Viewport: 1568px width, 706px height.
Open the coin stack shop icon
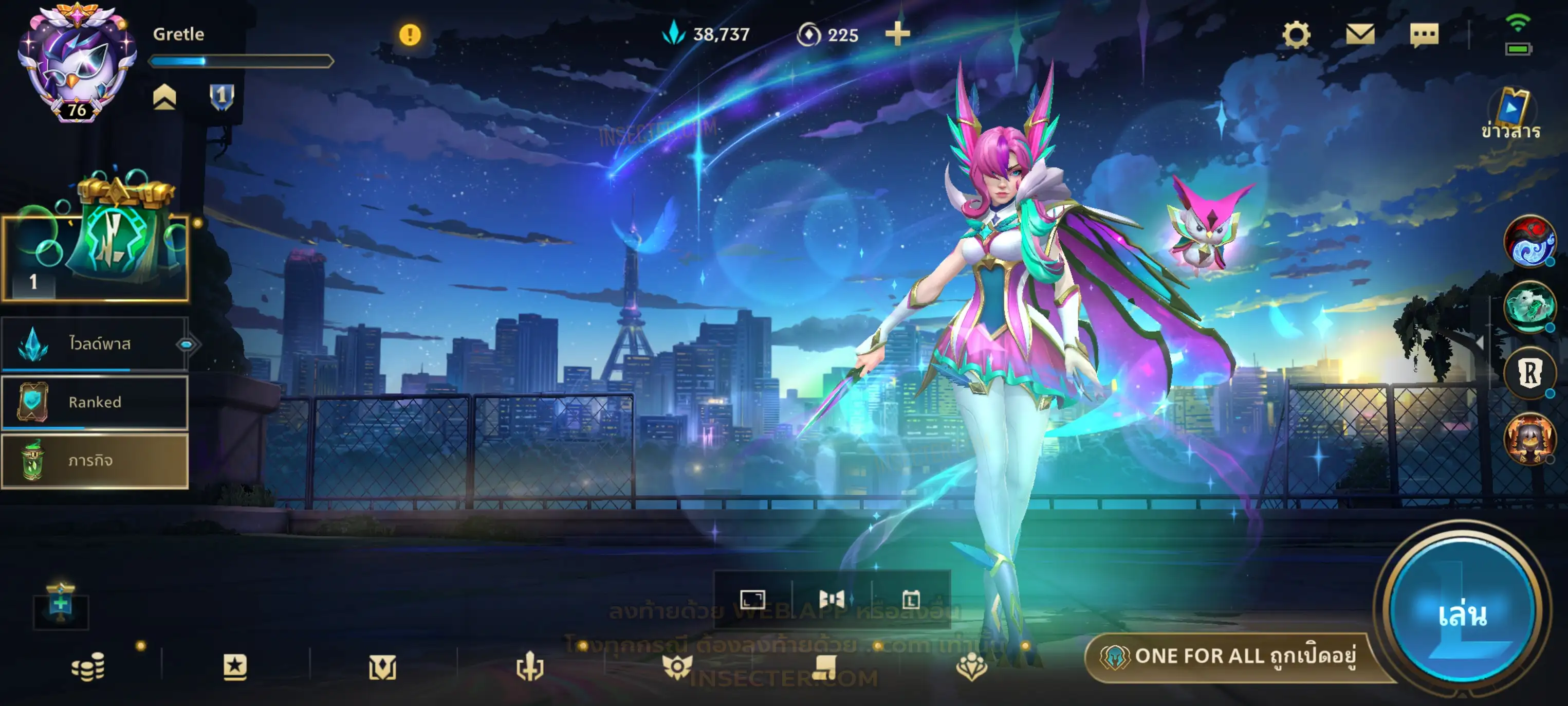[88, 667]
